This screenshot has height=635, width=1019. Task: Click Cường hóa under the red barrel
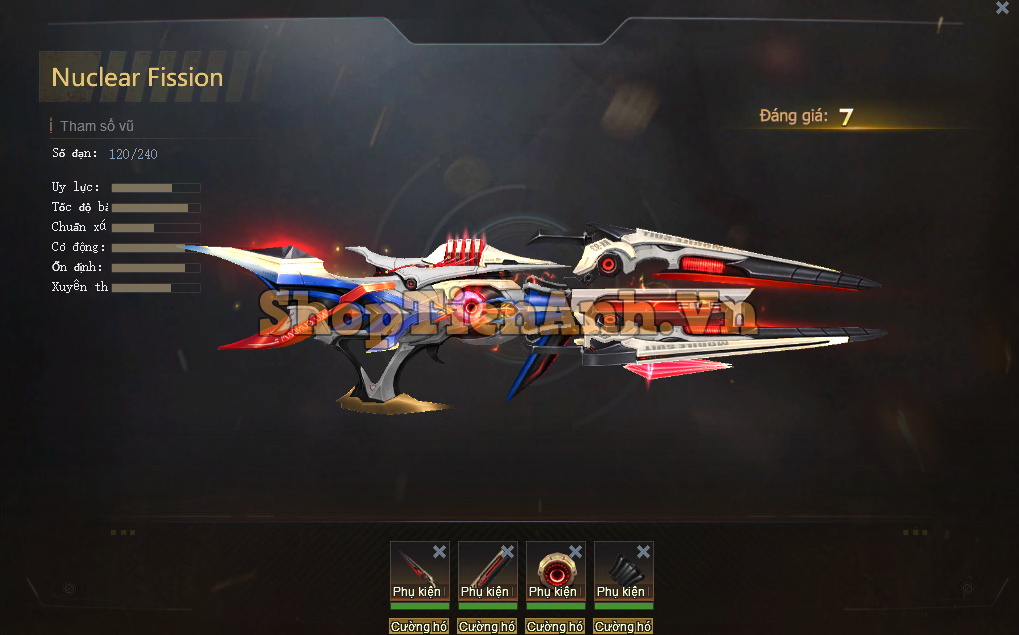487,627
